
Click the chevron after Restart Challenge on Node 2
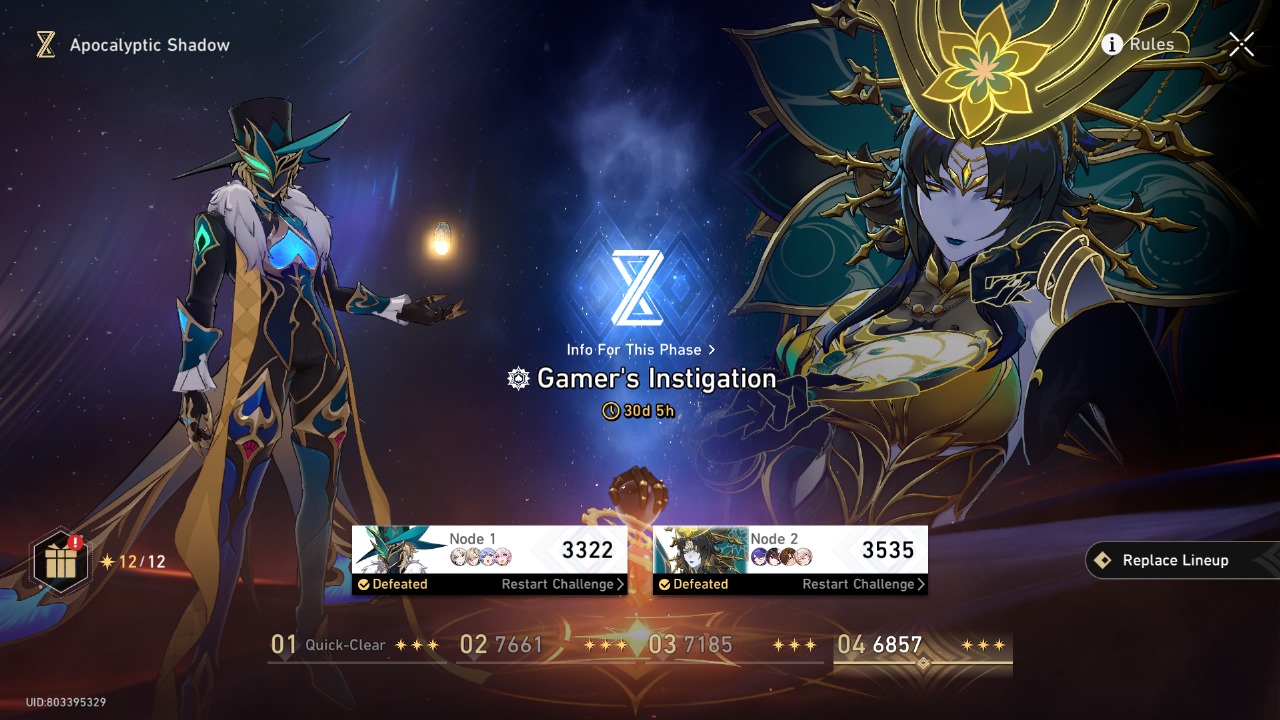pos(920,585)
